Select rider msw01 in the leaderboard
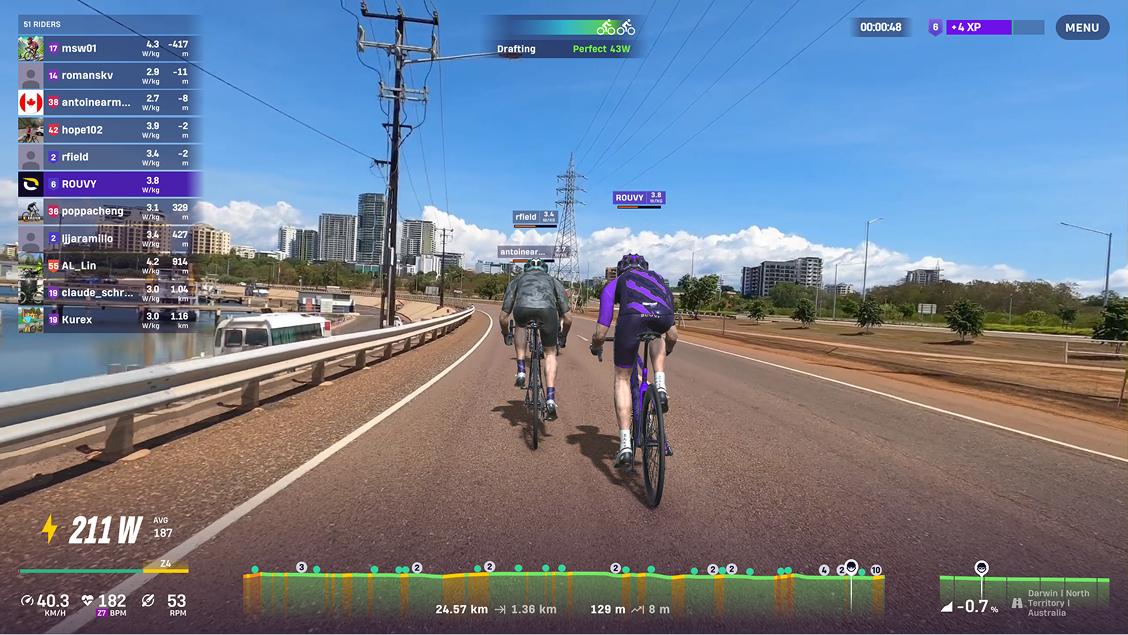Viewport: 1128px width, 635px height. 109,48
